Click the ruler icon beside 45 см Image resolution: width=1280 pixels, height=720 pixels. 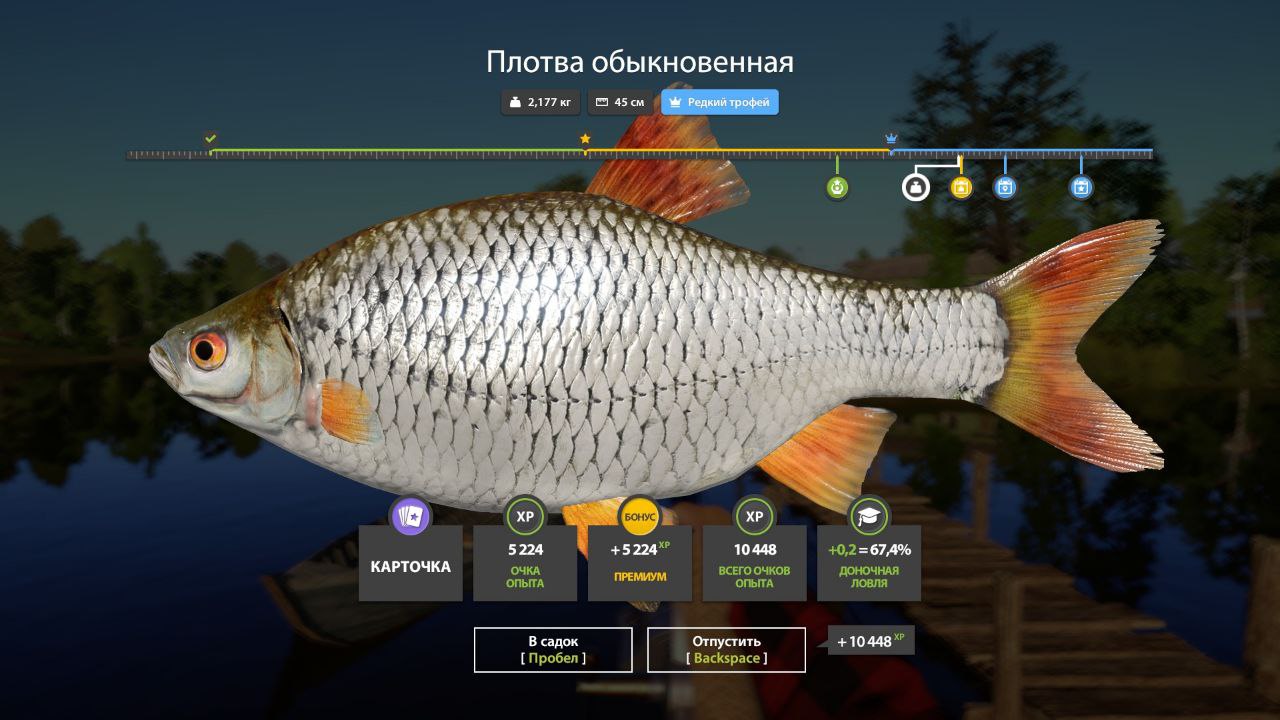[x=601, y=101]
